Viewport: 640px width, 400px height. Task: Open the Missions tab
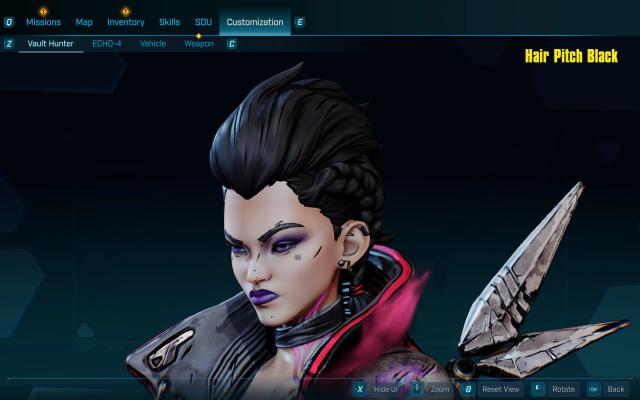pyautogui.click(x=43, y=22)
